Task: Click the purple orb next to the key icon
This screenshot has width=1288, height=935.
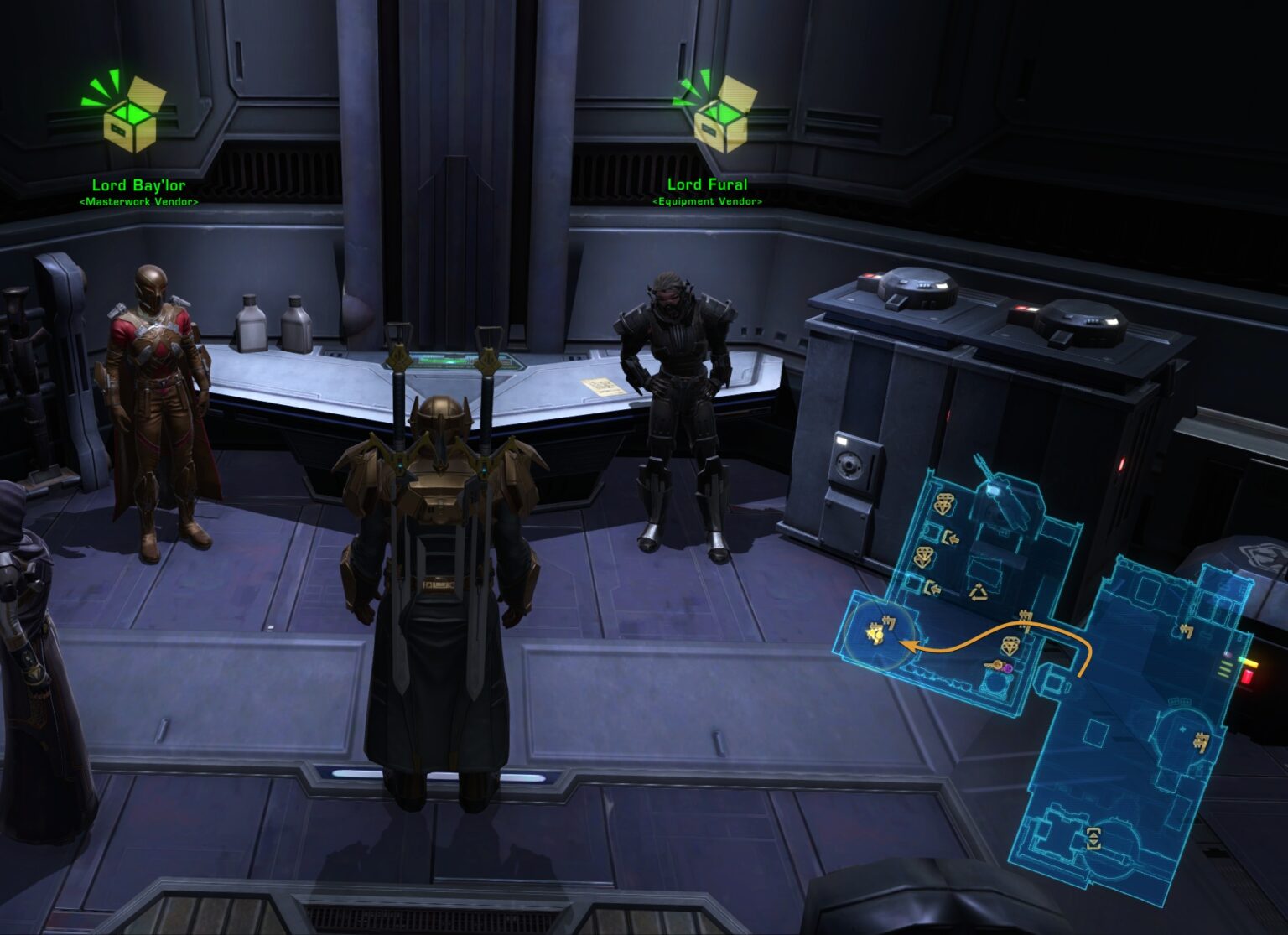Action: click(x=1008, y=668)
